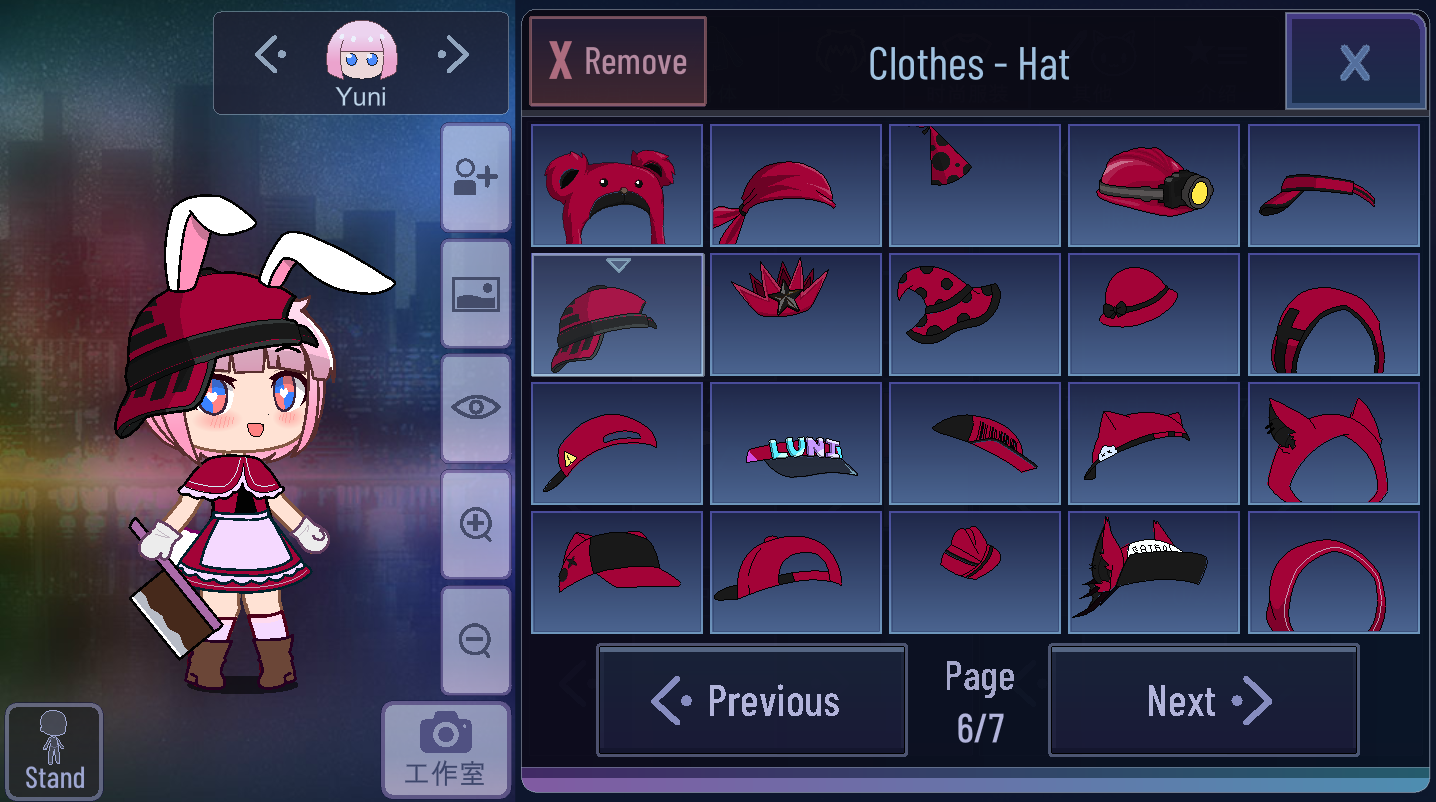Image resolution: width=1436 pixels, height=802 pixels.
Task: Select the polka dot witch hat
Action: tap(975, 314)
